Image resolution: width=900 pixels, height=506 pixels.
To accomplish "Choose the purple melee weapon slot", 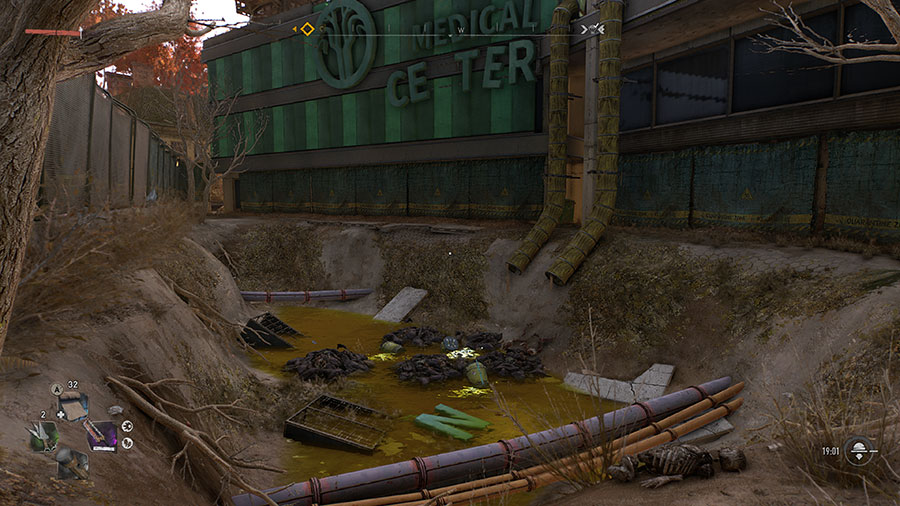I will click(x=101, y=436).
